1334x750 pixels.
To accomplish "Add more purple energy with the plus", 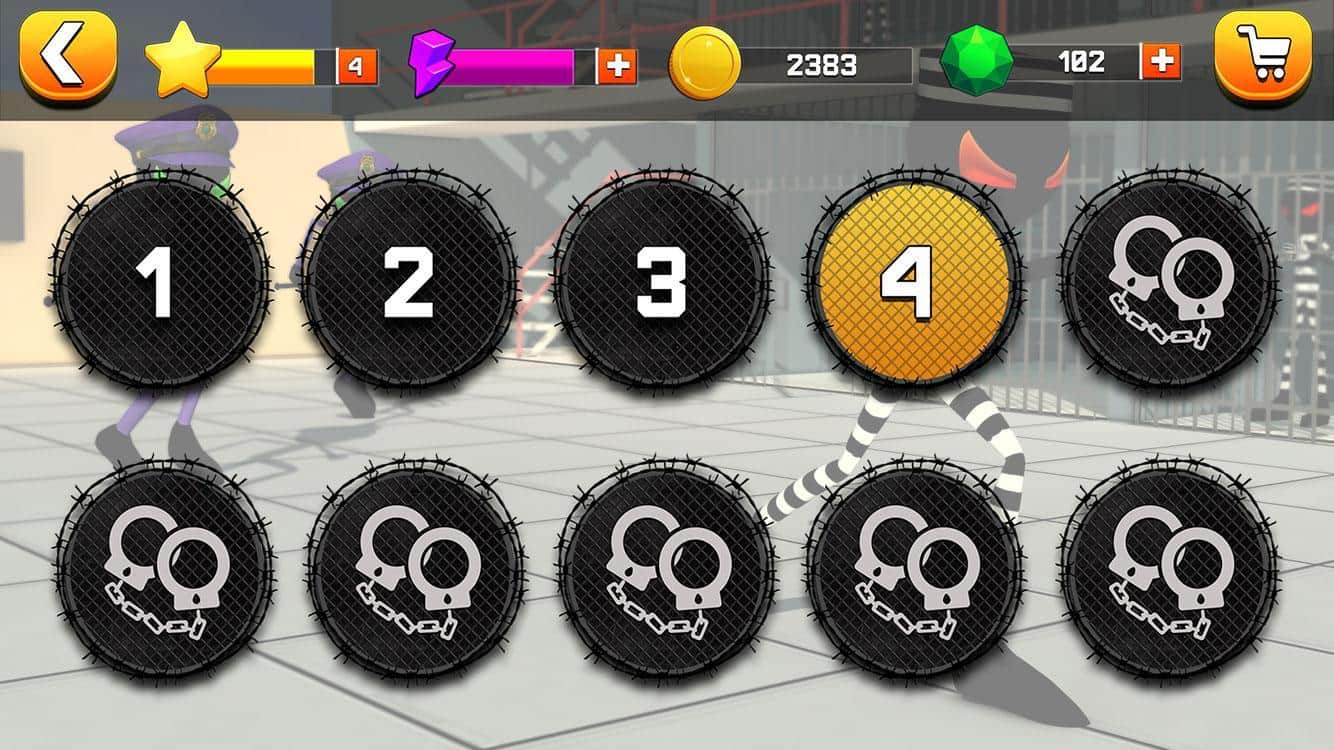I will 617,66.
